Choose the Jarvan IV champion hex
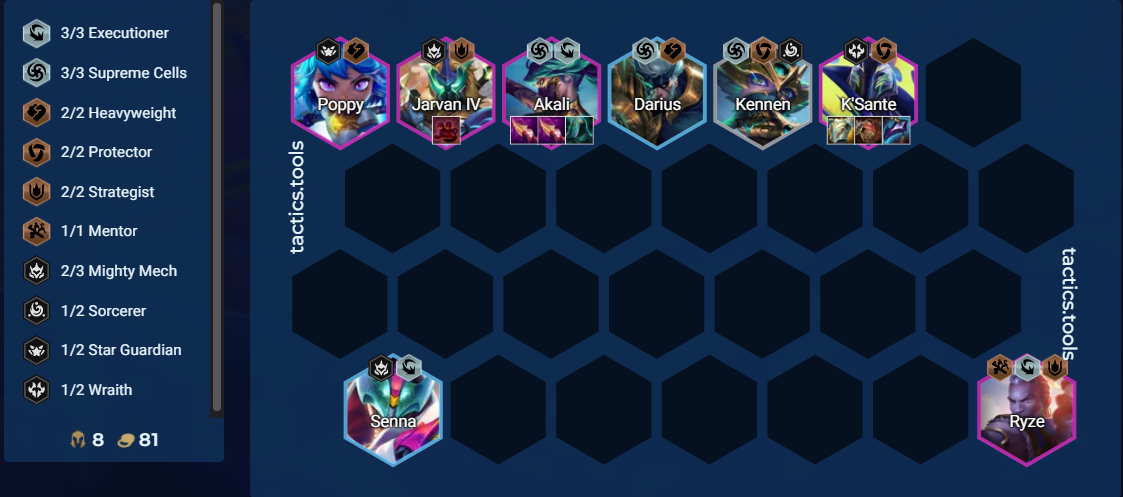Image resolution: width=1123 pixels, height=497 pixels. click(x=446, y=94)
